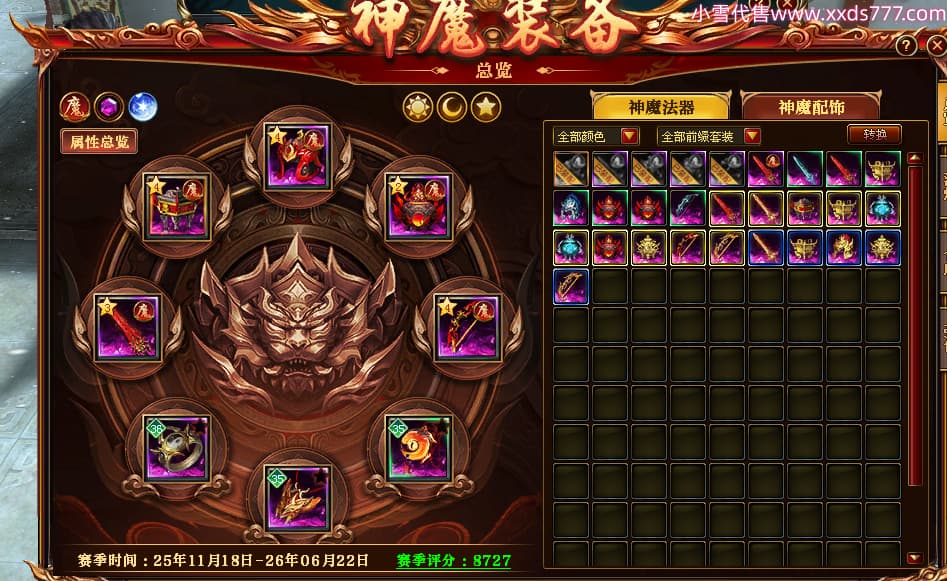Pick the cyan sword in the inventory grid
Image resolution: width=947 pixels, height=581 pixels.
pyautogui.click(x=806, y=170)
